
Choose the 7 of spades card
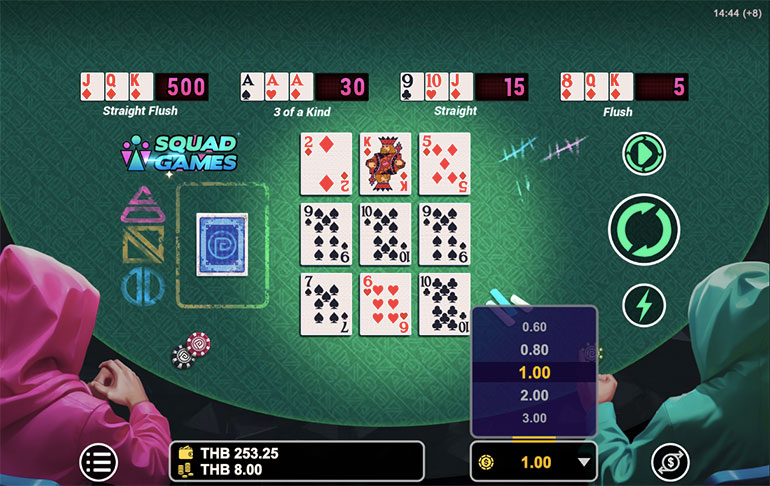[326, 304]
